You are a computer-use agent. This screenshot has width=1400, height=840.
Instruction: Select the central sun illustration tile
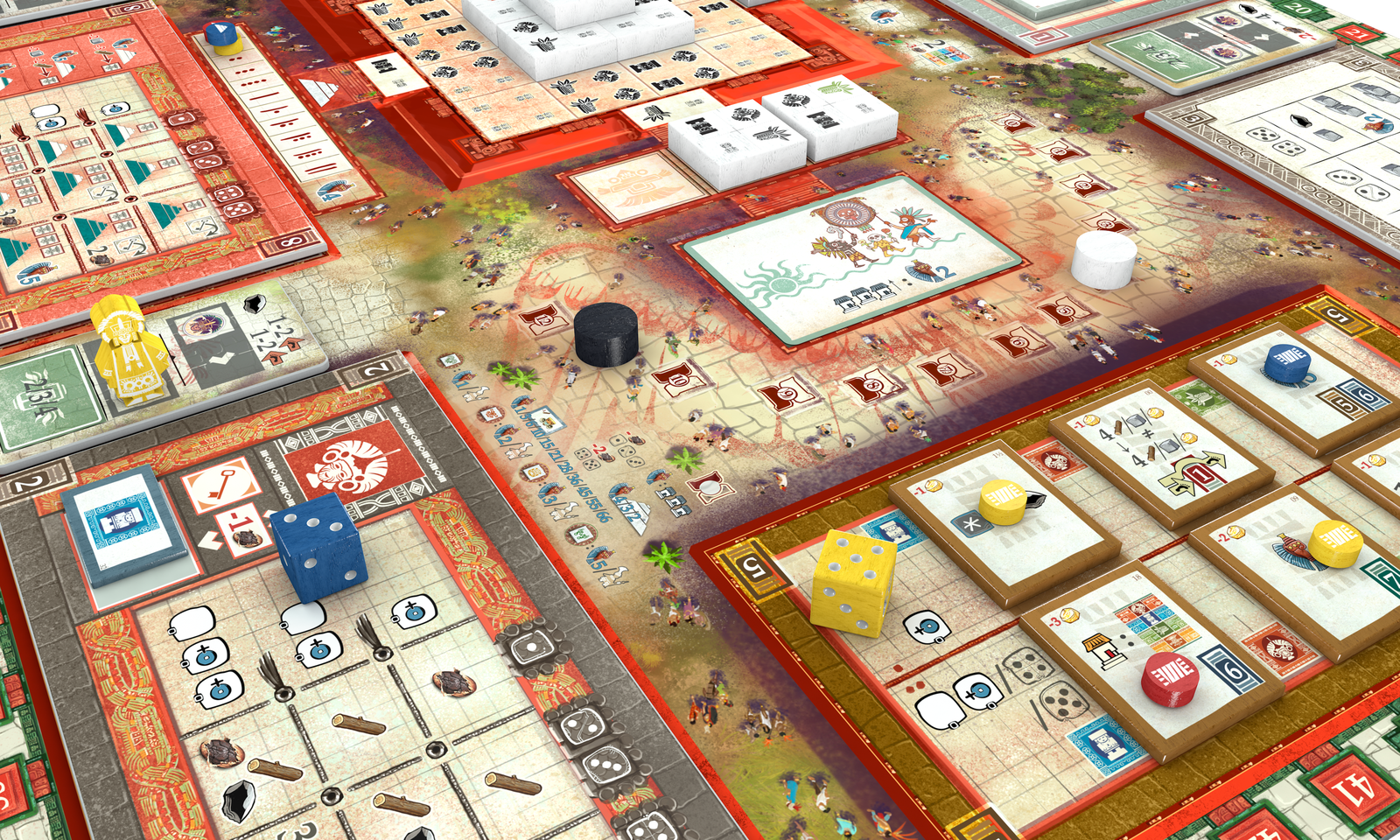[x=850, y=254]
